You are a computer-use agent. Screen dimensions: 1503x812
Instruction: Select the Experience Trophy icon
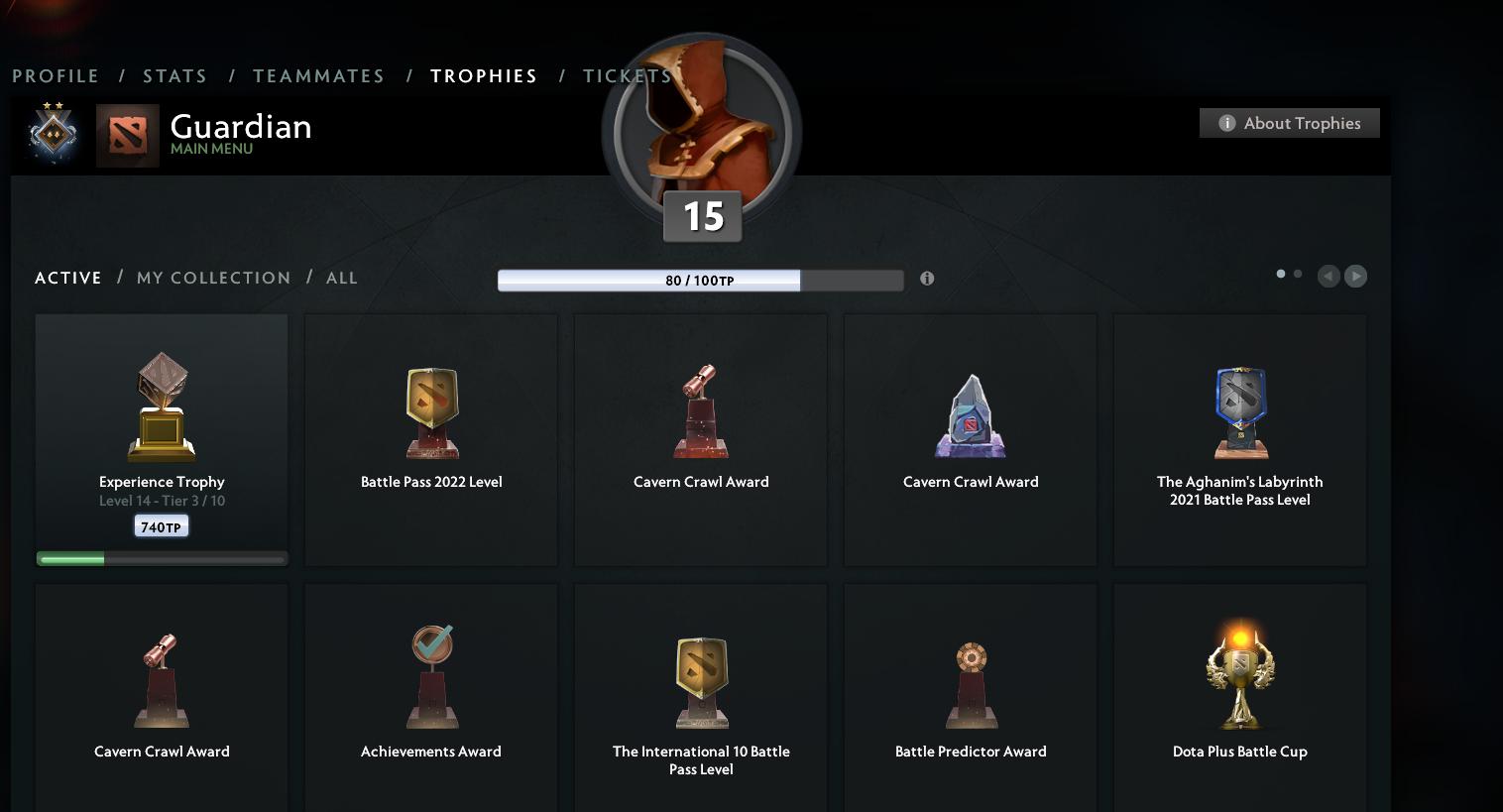[161, 406]
